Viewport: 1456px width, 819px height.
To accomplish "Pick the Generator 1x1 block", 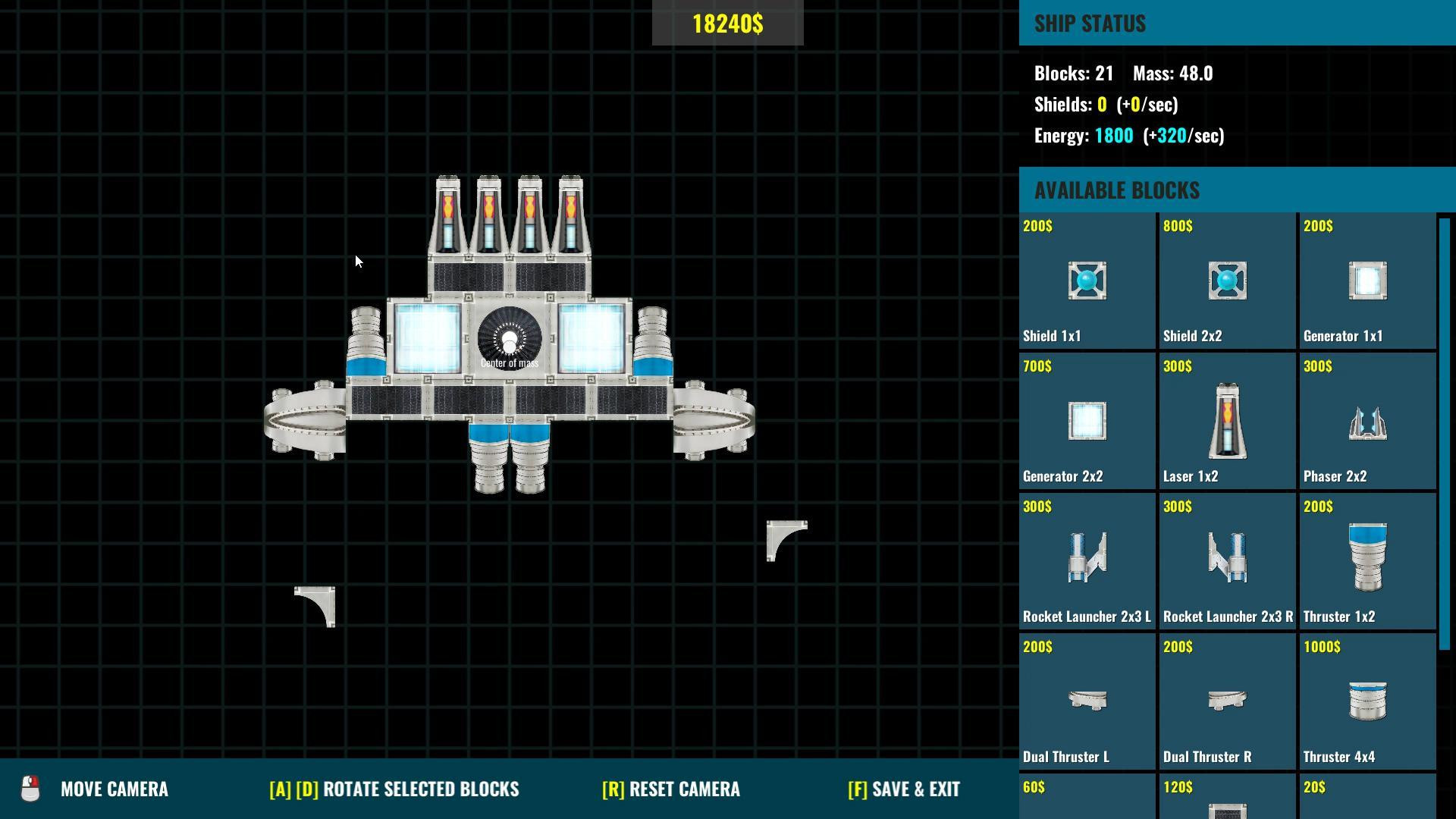I will (1367, 281).
